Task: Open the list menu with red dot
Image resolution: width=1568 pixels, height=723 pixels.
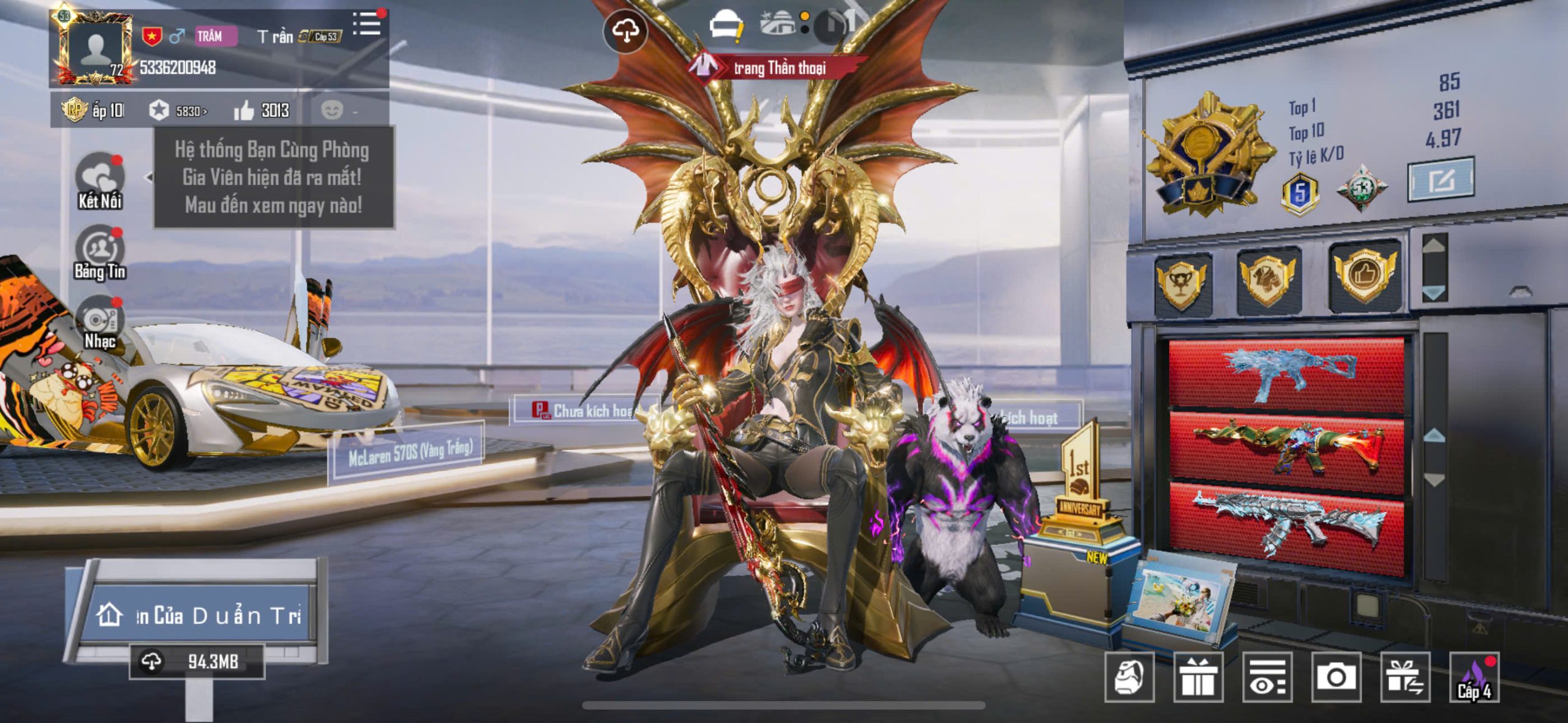Action: (x=367, y=24)
